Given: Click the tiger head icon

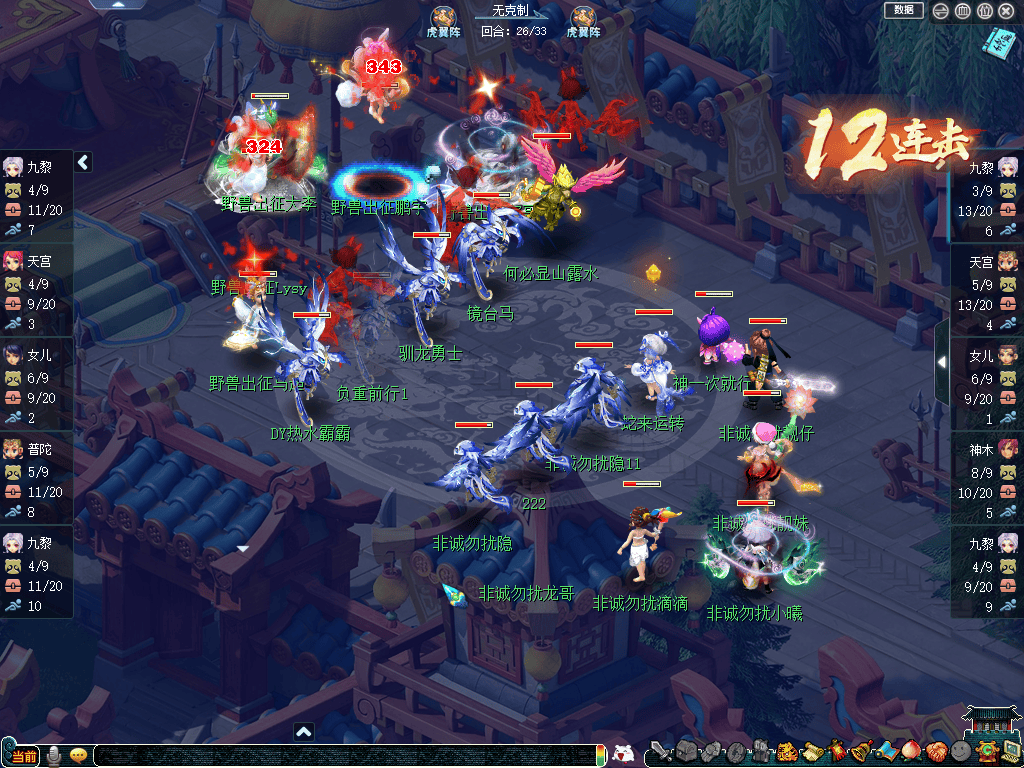Looking at the screenshot, I should click(786, 753).
